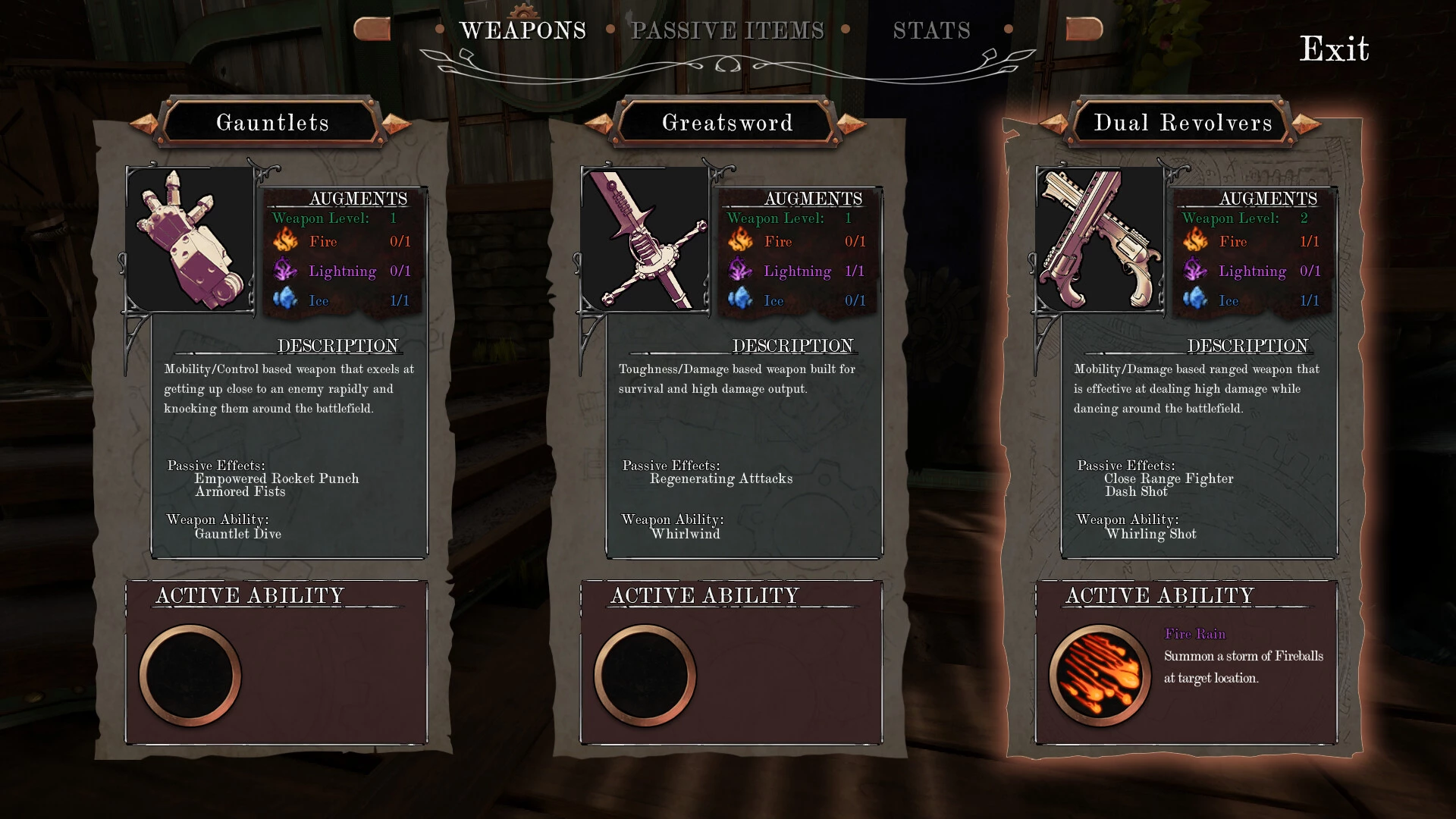Click the Gauntlets Fire augment icon
The height and width of the screenshot is (819, 1456).
click(286, 241)
